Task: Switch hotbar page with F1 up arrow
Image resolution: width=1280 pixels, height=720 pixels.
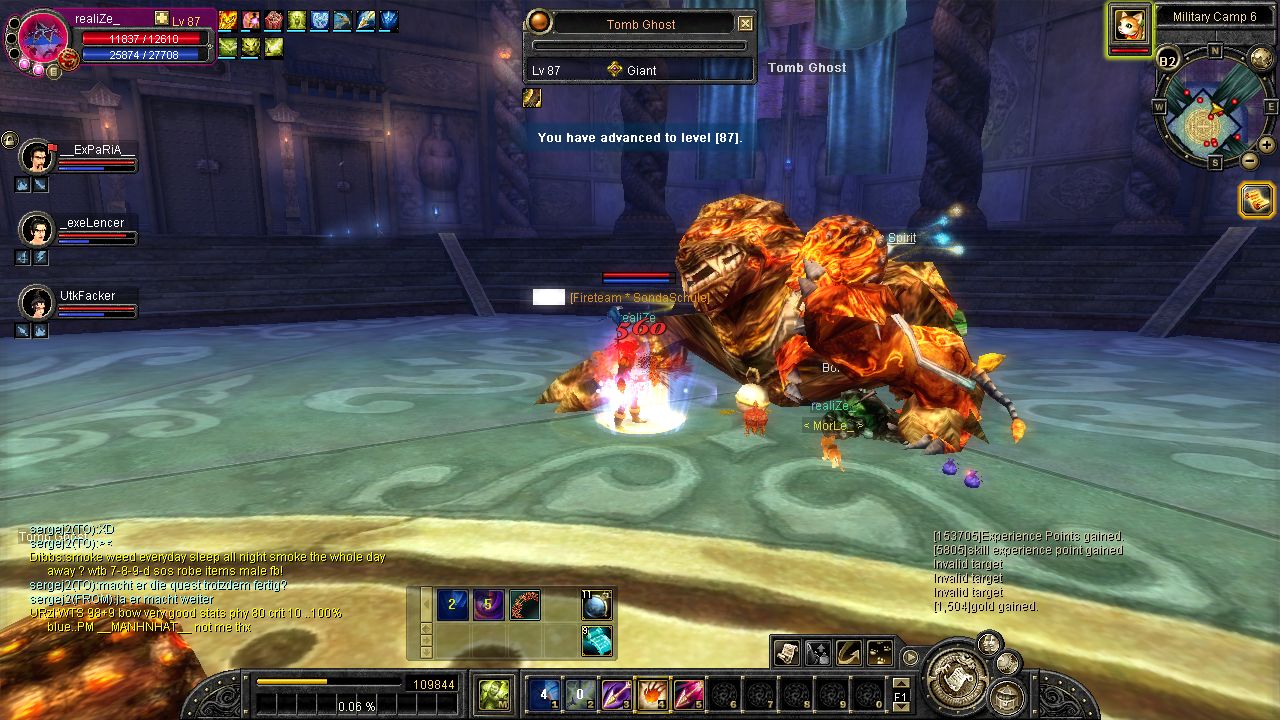Action: tap(900, 683)
